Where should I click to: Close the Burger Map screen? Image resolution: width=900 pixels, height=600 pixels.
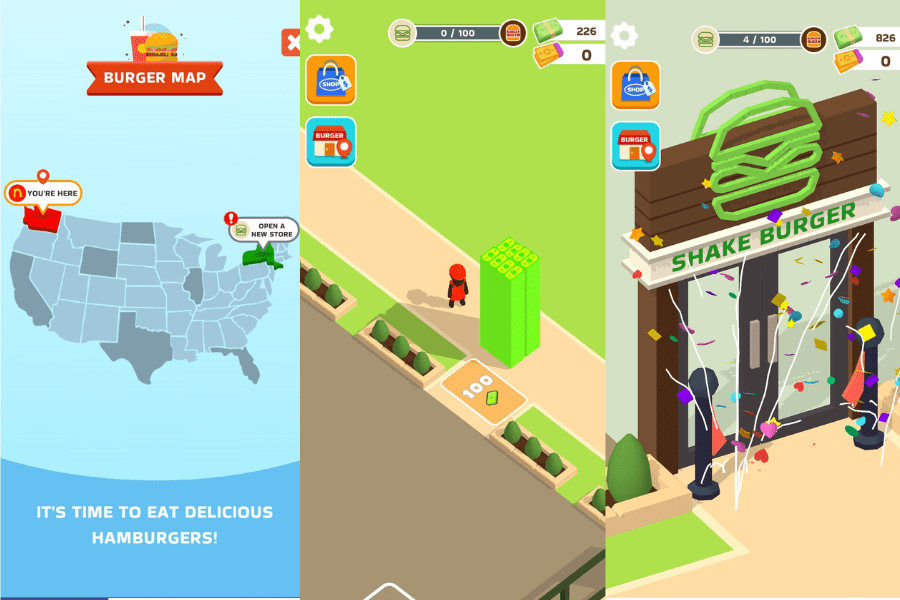point(291,42)
